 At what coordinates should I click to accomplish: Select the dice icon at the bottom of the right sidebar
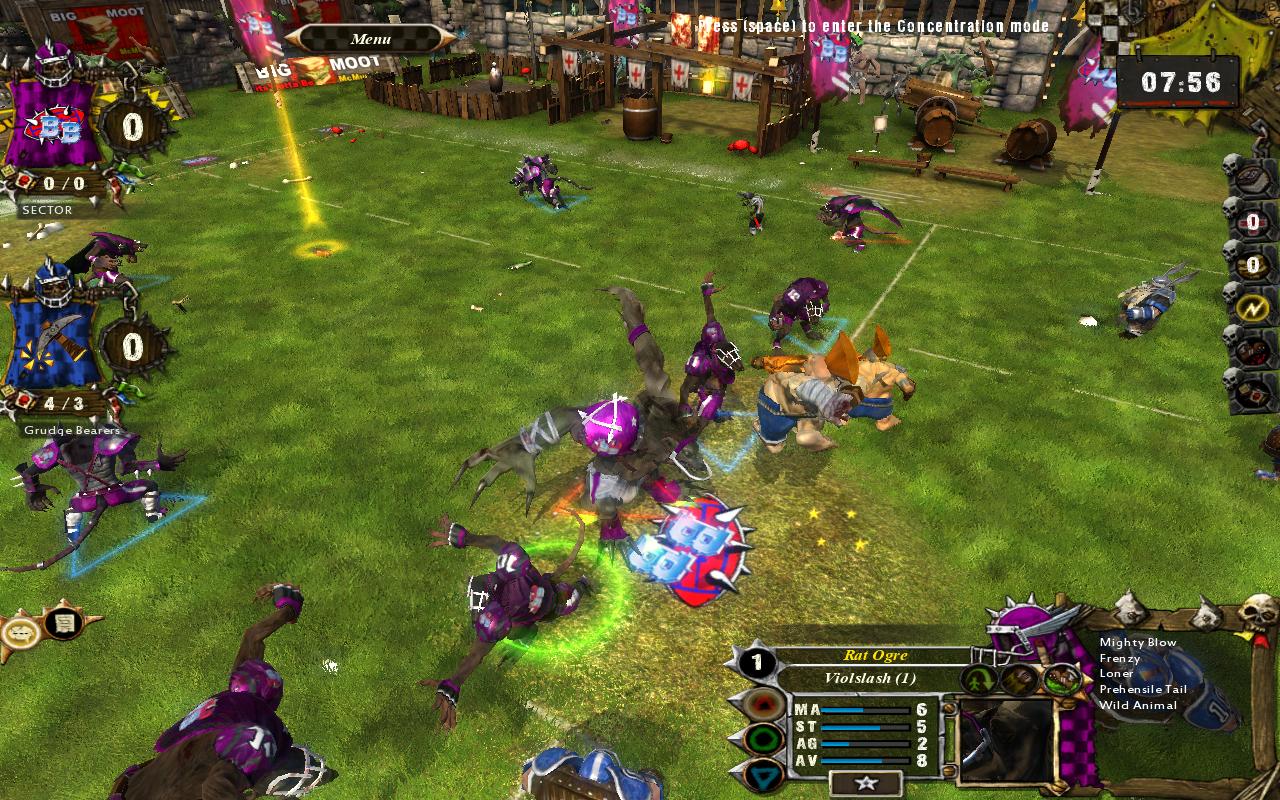click(1252, 393)
